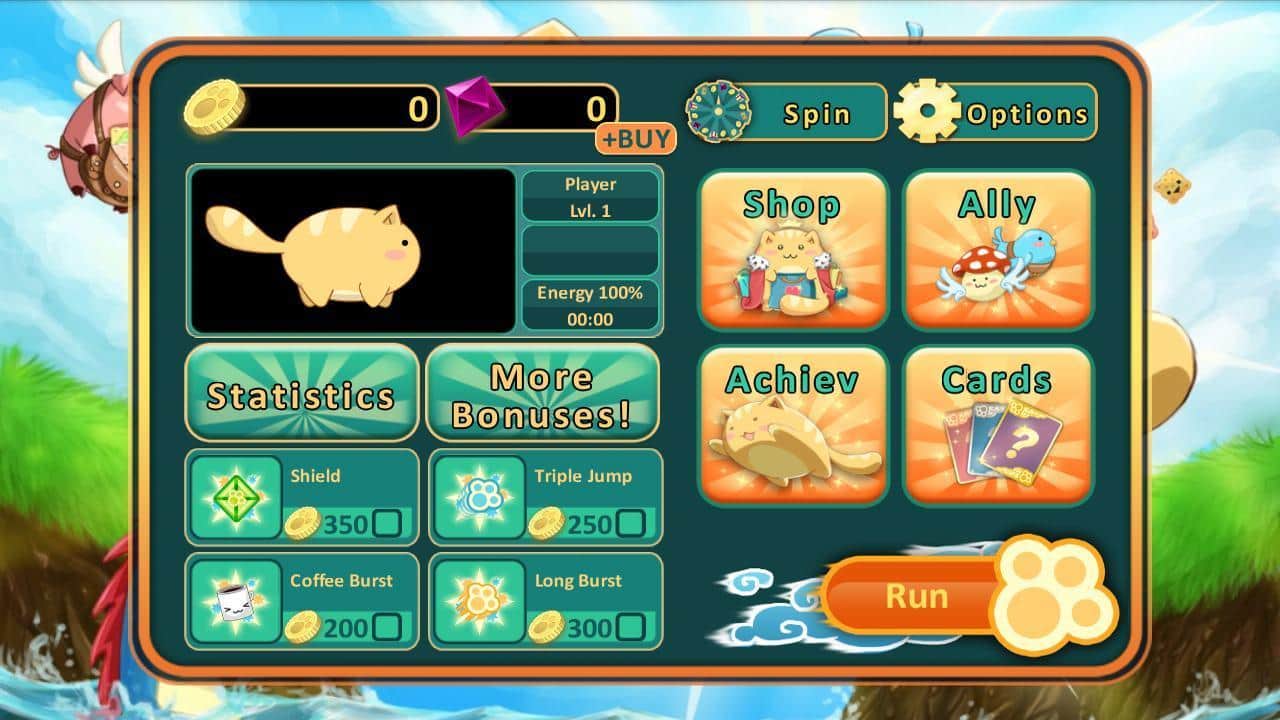Enable the Triple Jump checkbox
1280x720 pixels.
(630, 523)
